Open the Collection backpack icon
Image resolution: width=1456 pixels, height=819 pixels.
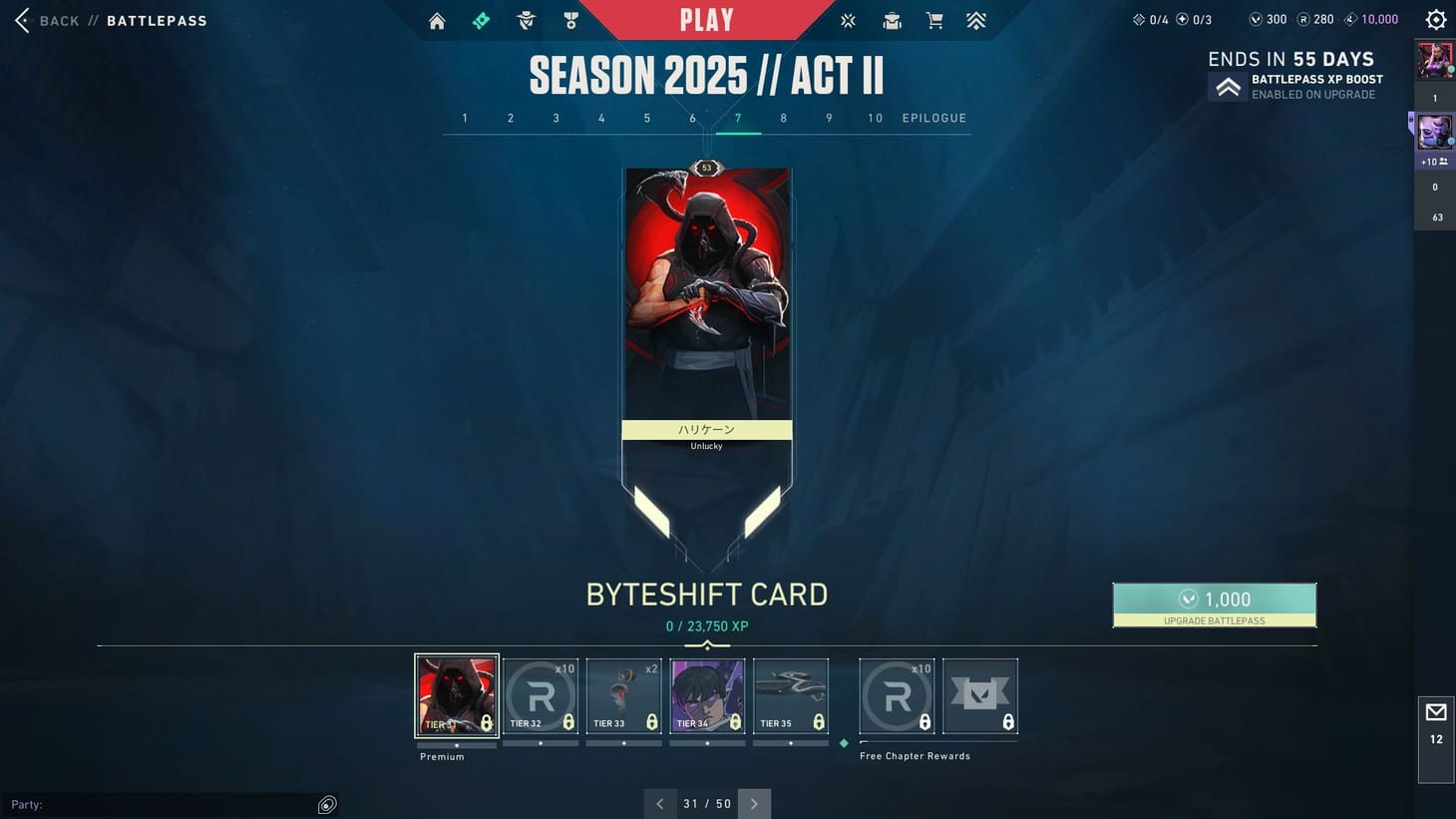892,20
